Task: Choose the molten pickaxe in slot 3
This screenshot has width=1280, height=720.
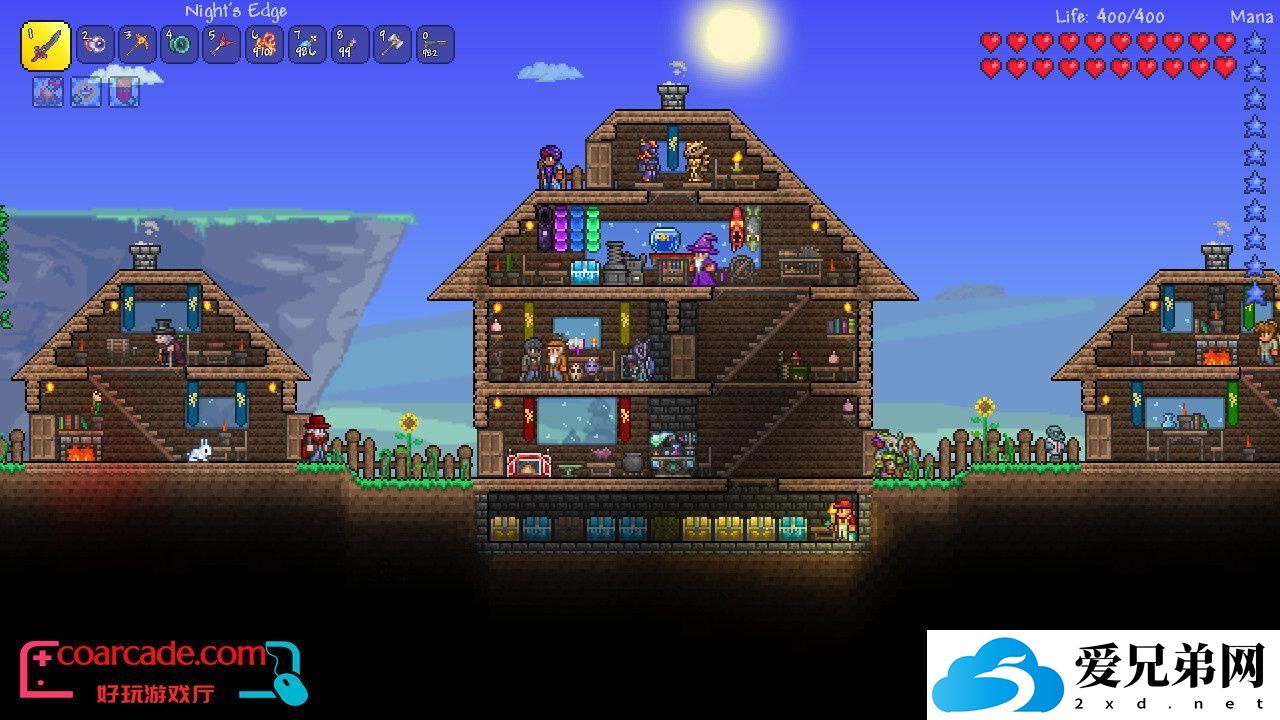Action: tap(138, 45)
